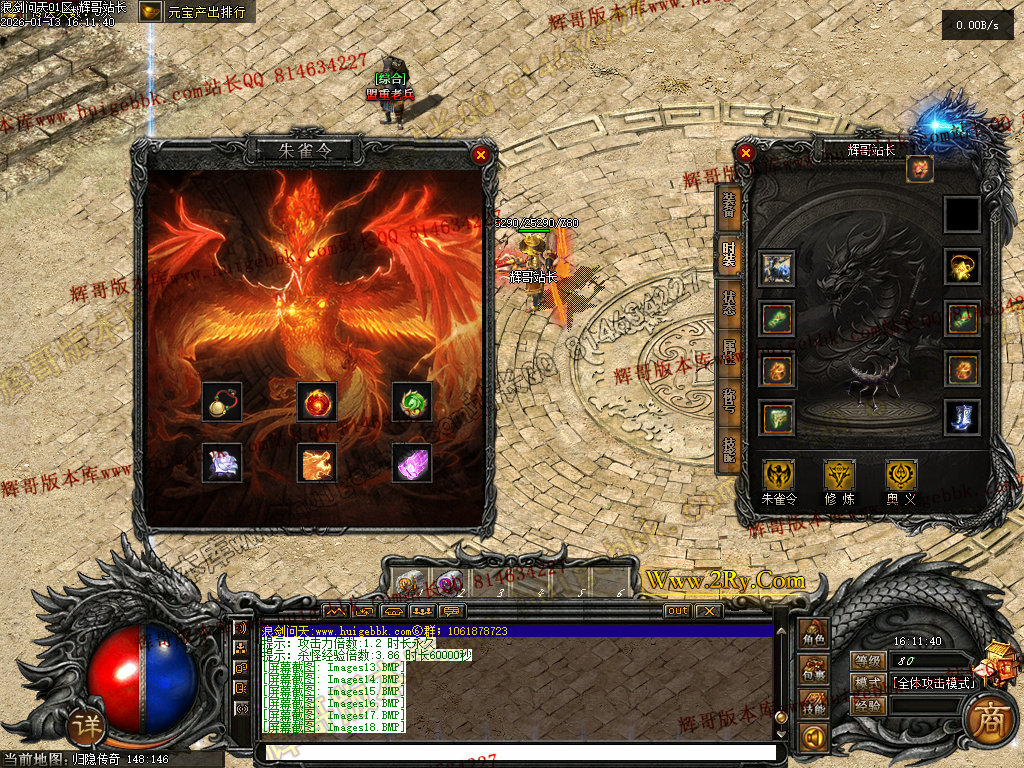
Task: Open the 商 shop button
Action: point(990,723)
